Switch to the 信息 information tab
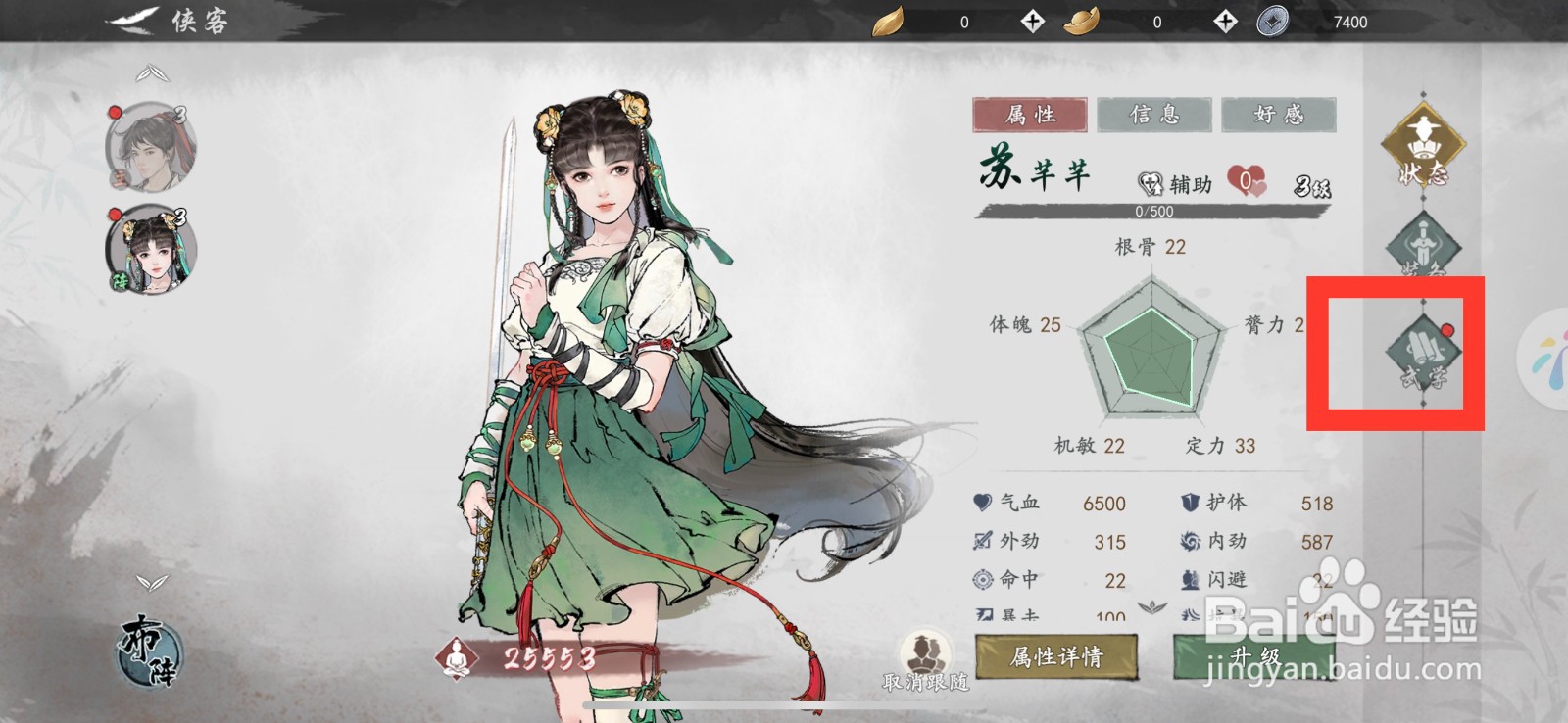Screen dimensions: 1568x723 (x=1153, y=115)
